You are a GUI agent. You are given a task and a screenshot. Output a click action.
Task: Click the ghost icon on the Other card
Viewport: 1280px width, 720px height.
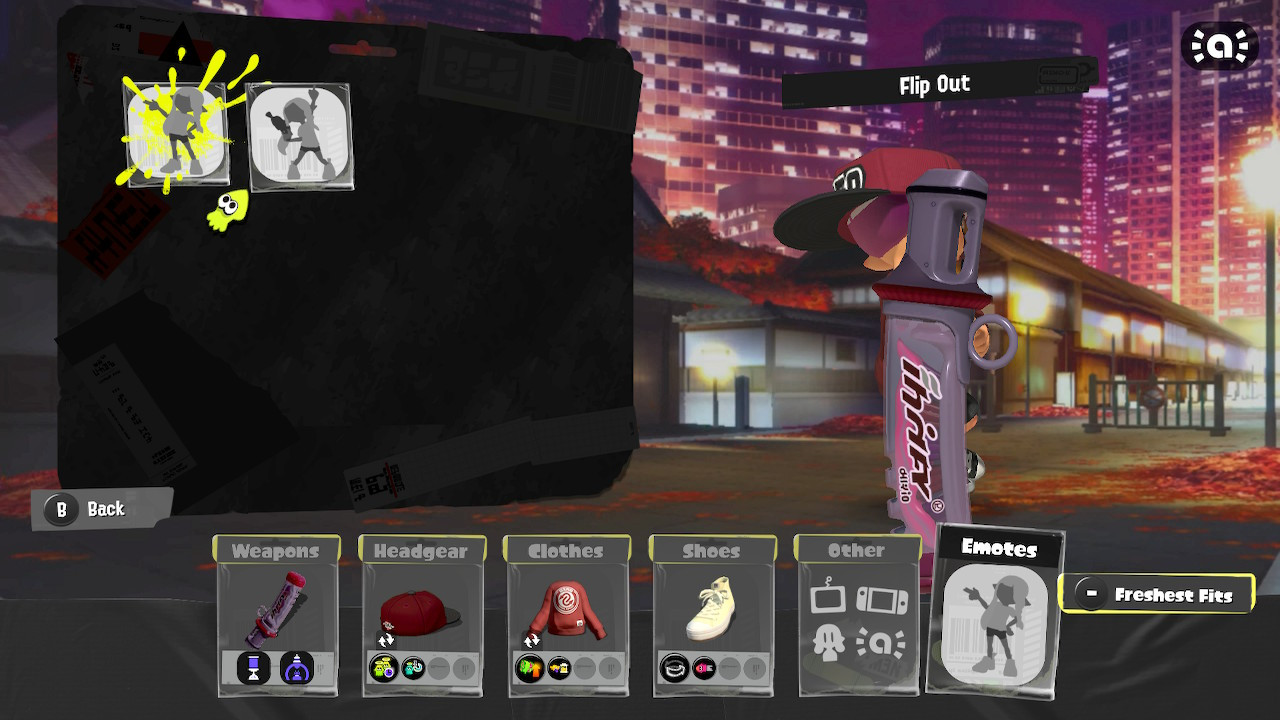(830, 644)
